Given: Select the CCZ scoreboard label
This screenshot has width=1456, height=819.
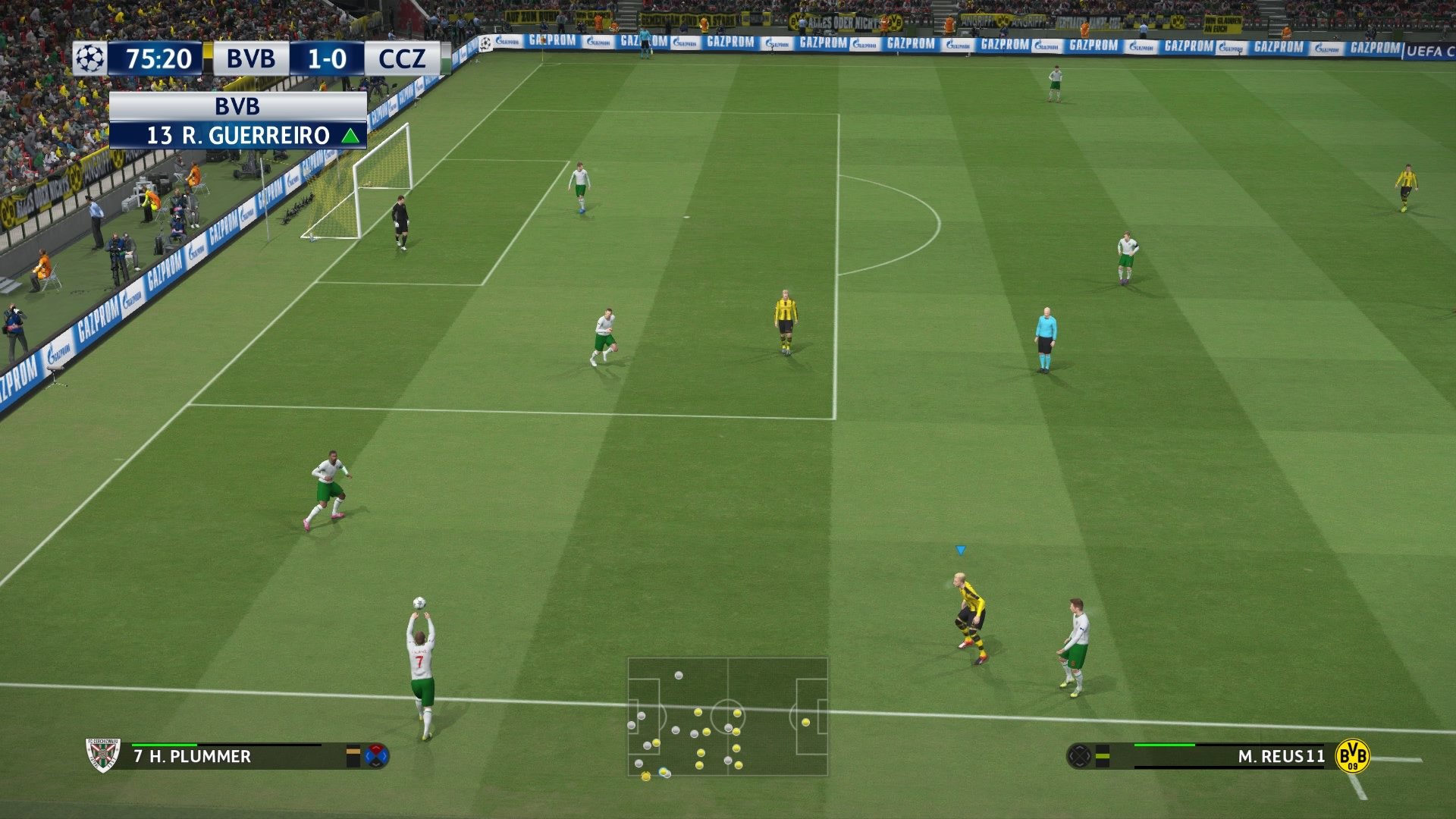Looking at the screenshot, I should (x=400, y=56).
